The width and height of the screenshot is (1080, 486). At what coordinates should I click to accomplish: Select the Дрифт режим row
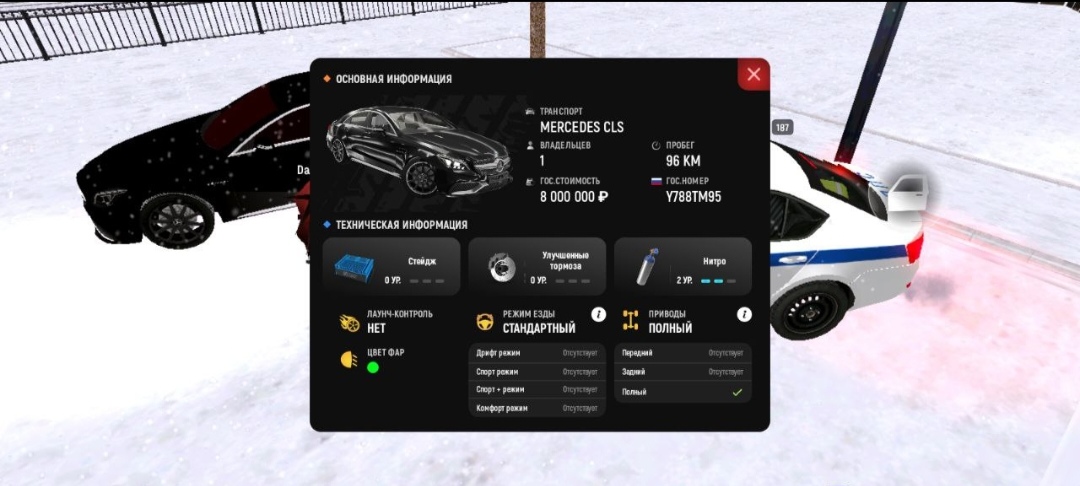537,353
